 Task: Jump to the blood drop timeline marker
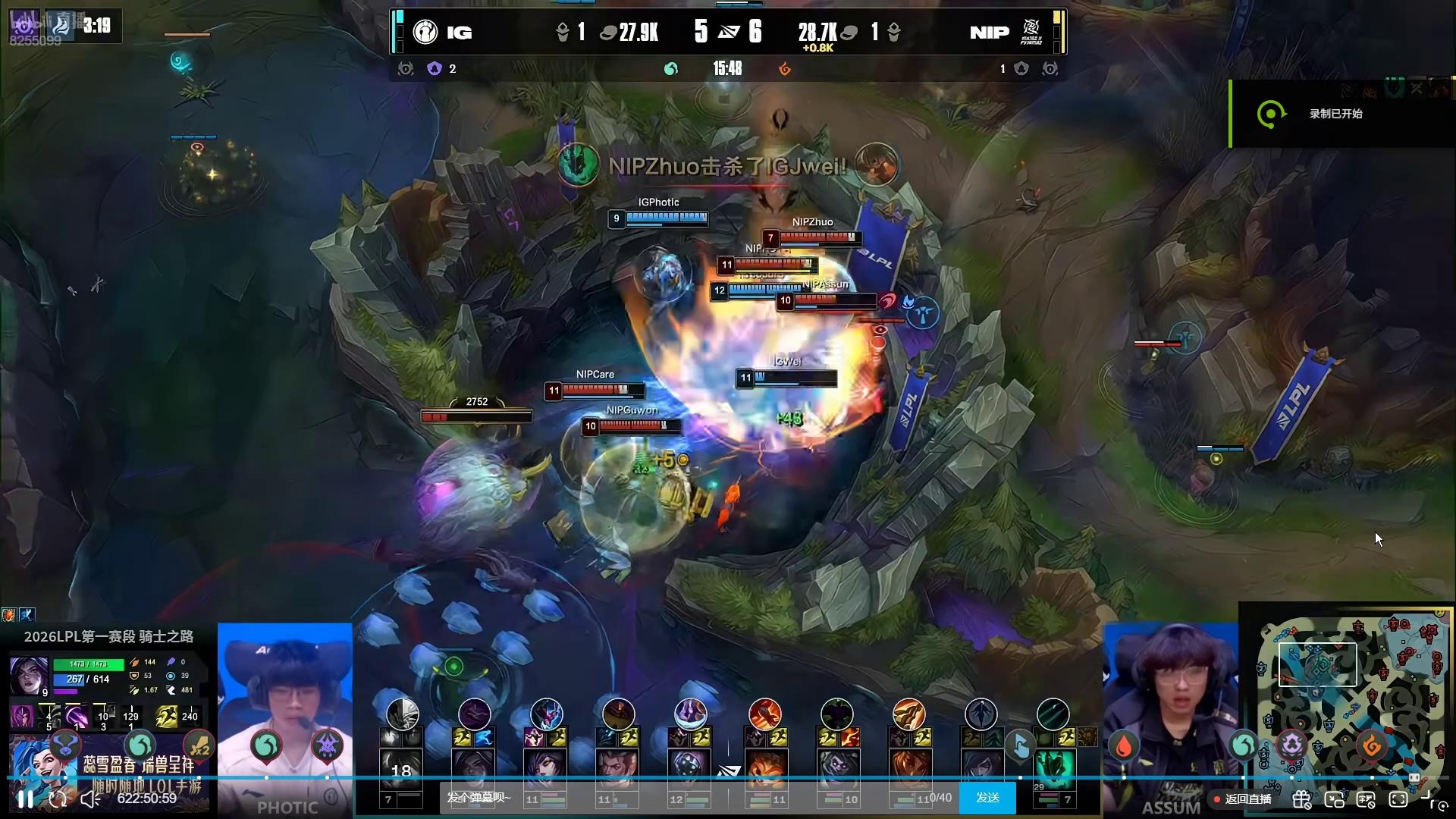click(1124, 747)
